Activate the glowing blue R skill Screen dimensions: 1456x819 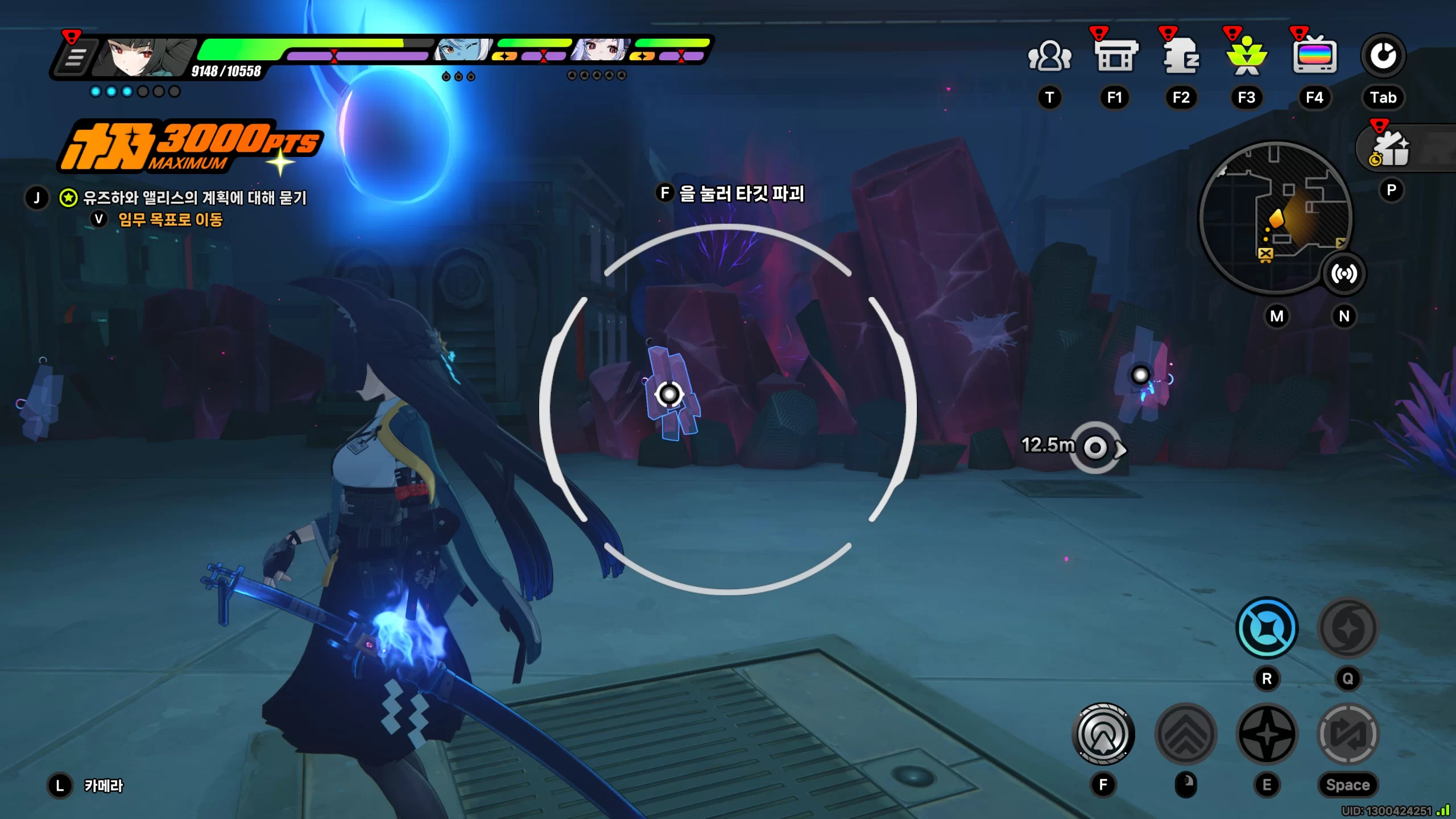pyautogui.click(x=1267, y=628)
